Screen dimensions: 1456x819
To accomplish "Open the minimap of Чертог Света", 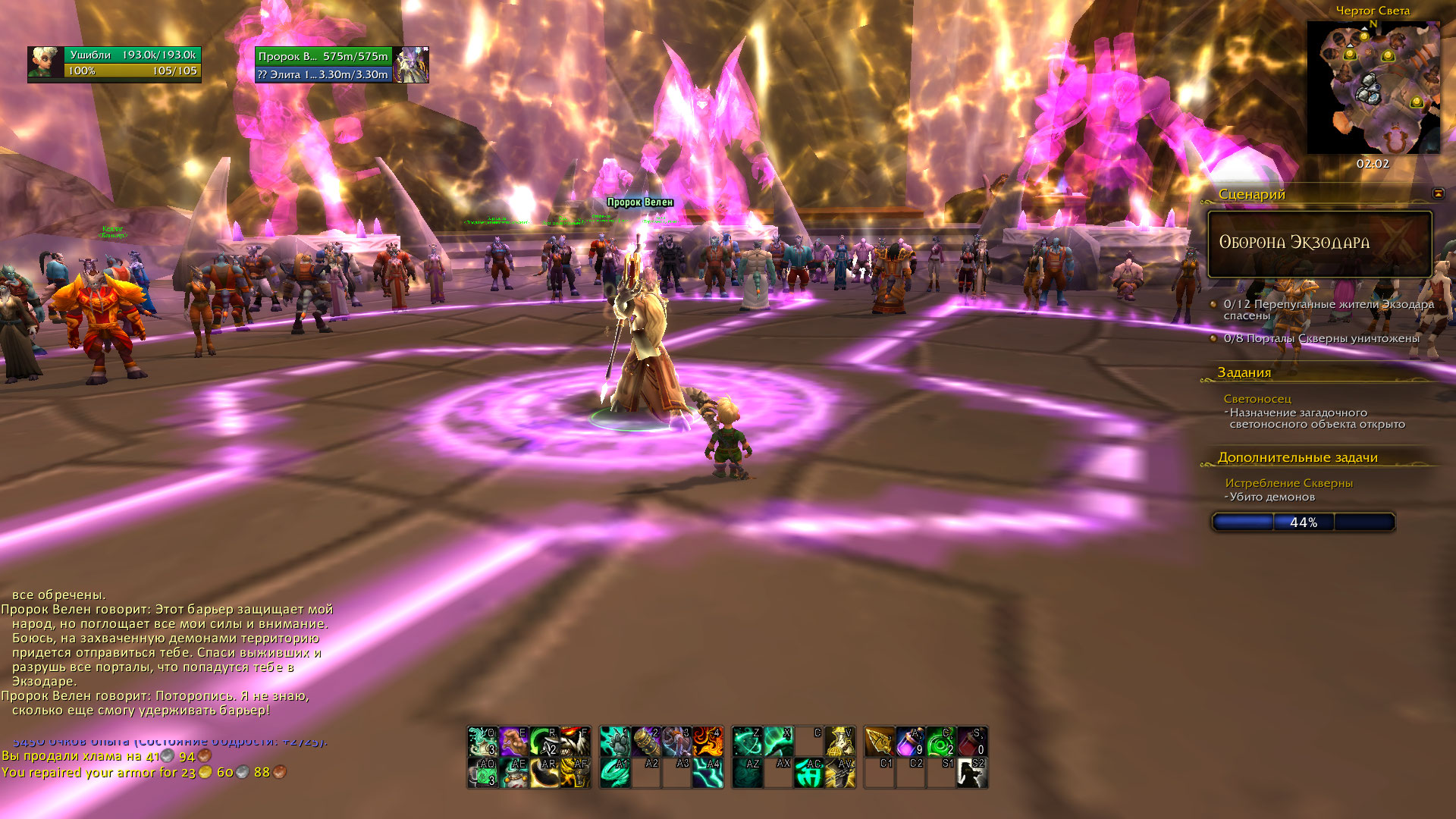I will coord(1373,88).
